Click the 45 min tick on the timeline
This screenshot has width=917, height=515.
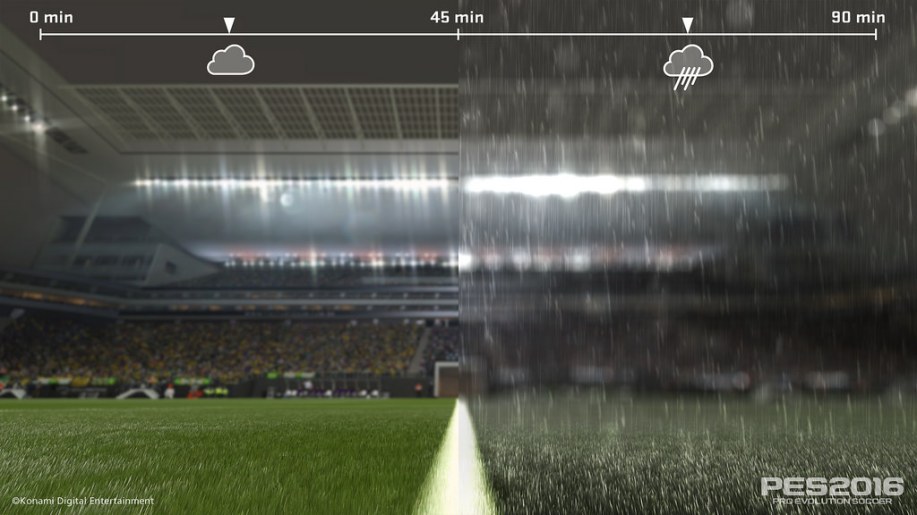click(x=458, y=34)
